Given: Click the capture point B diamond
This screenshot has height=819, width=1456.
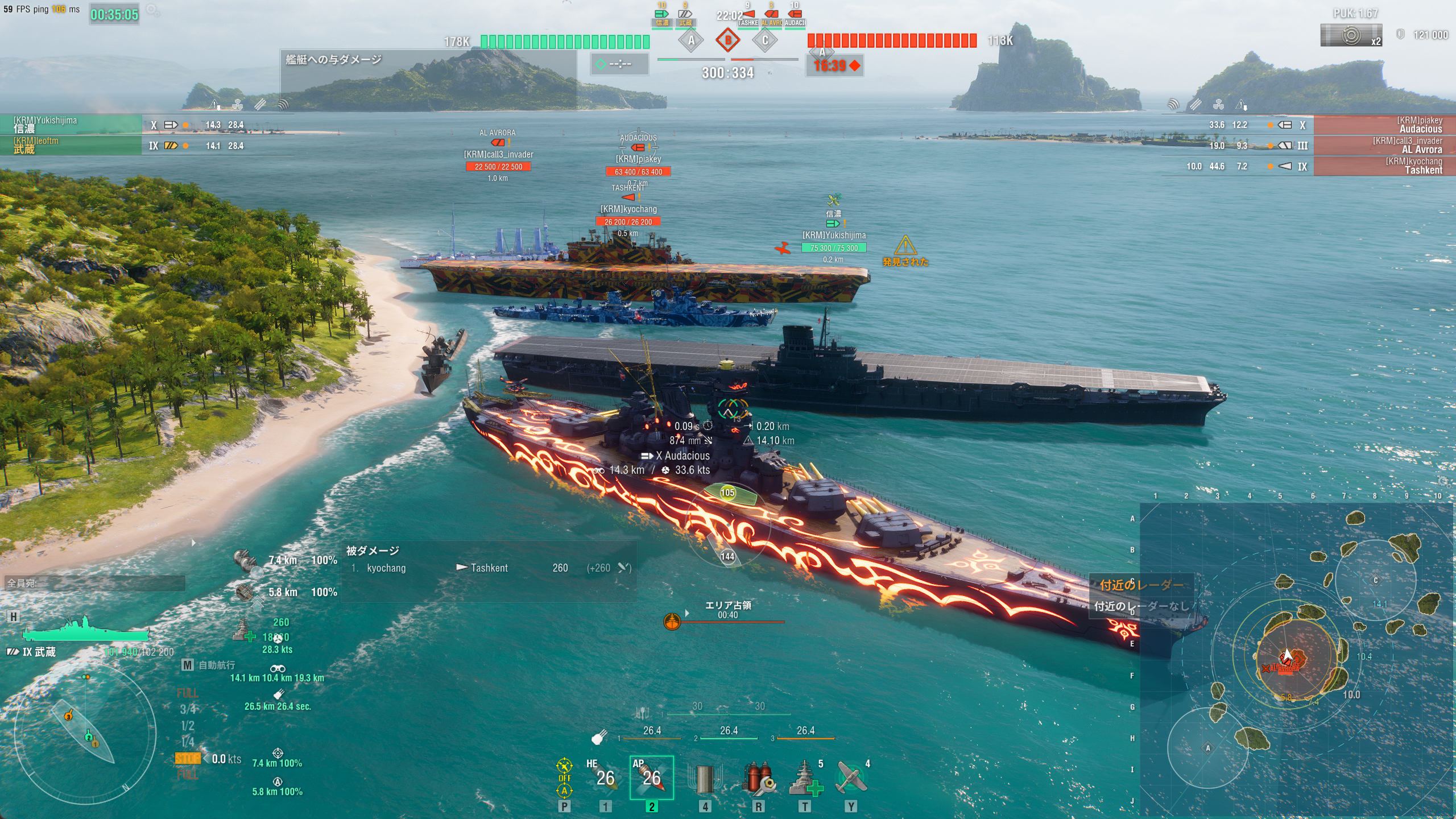Looking at the screenshot, I should coord(727,40).
